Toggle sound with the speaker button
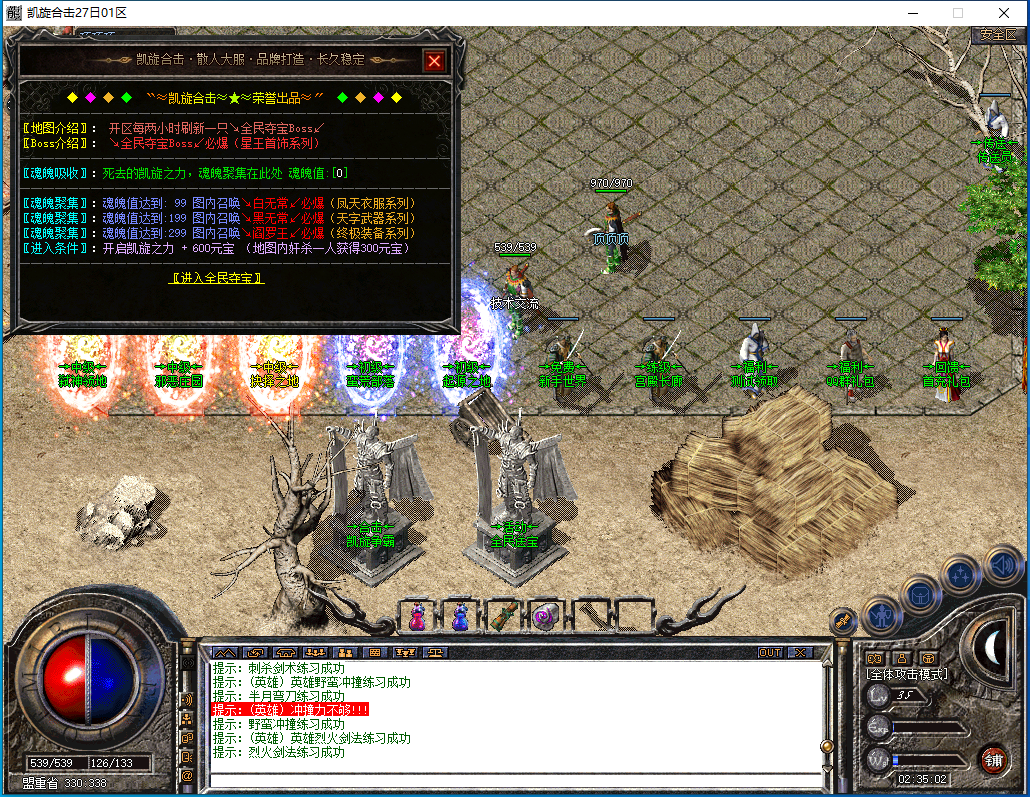Screen dimensions: 1030x797 [1001, 563]
